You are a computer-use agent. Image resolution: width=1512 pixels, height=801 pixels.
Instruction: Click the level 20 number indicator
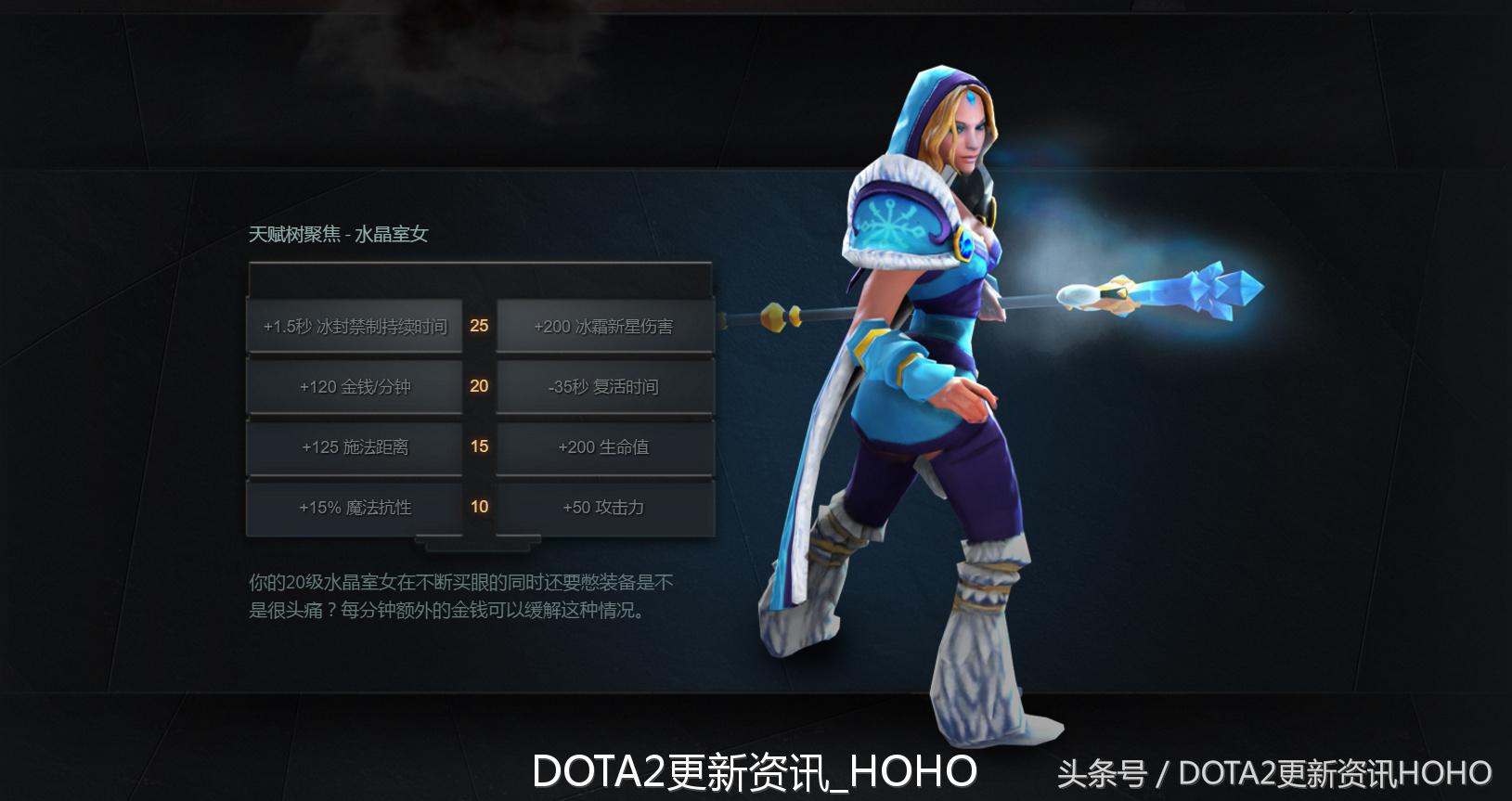pos(479,387)
